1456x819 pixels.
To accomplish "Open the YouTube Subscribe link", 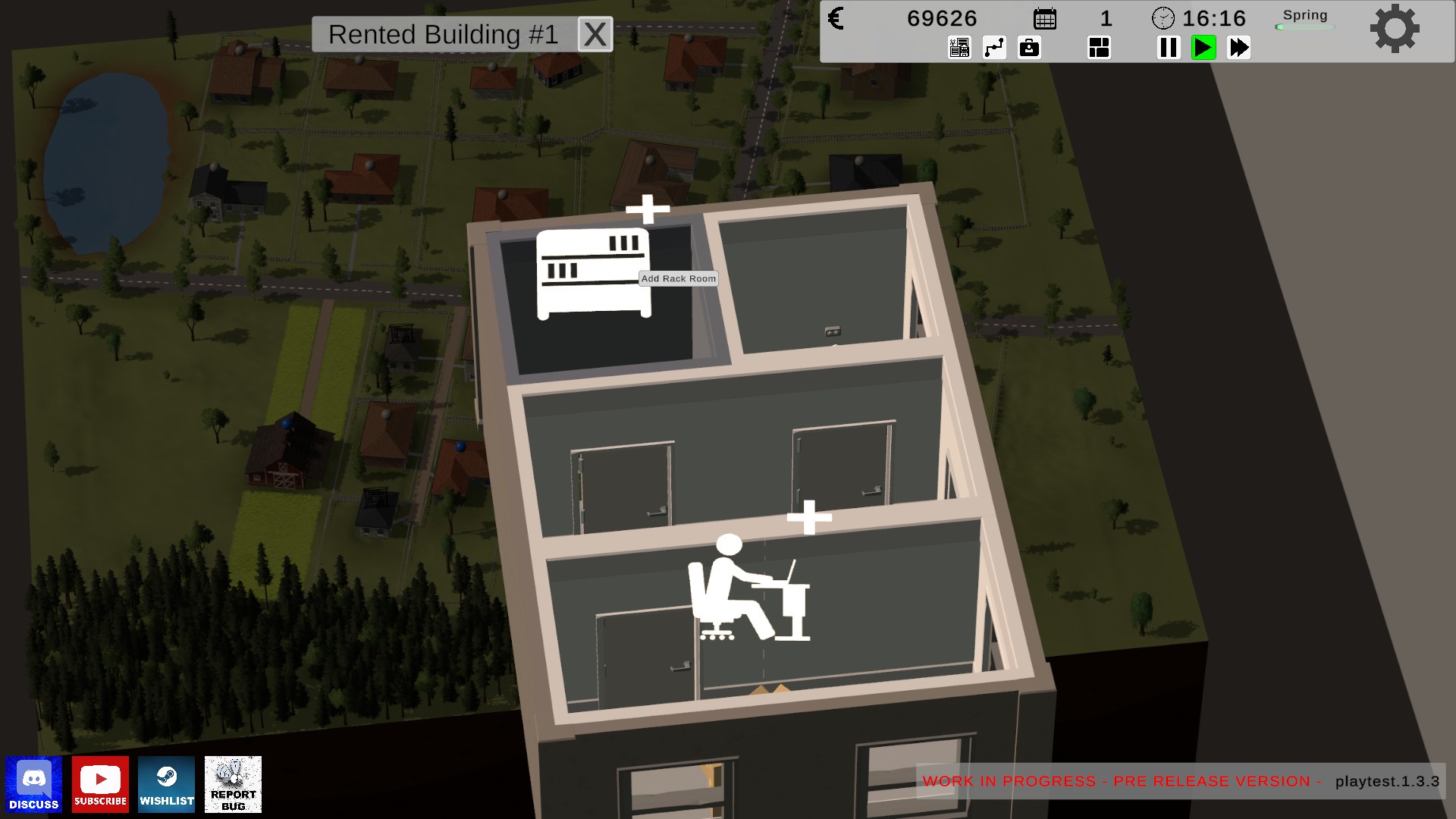I will point(100,784).
